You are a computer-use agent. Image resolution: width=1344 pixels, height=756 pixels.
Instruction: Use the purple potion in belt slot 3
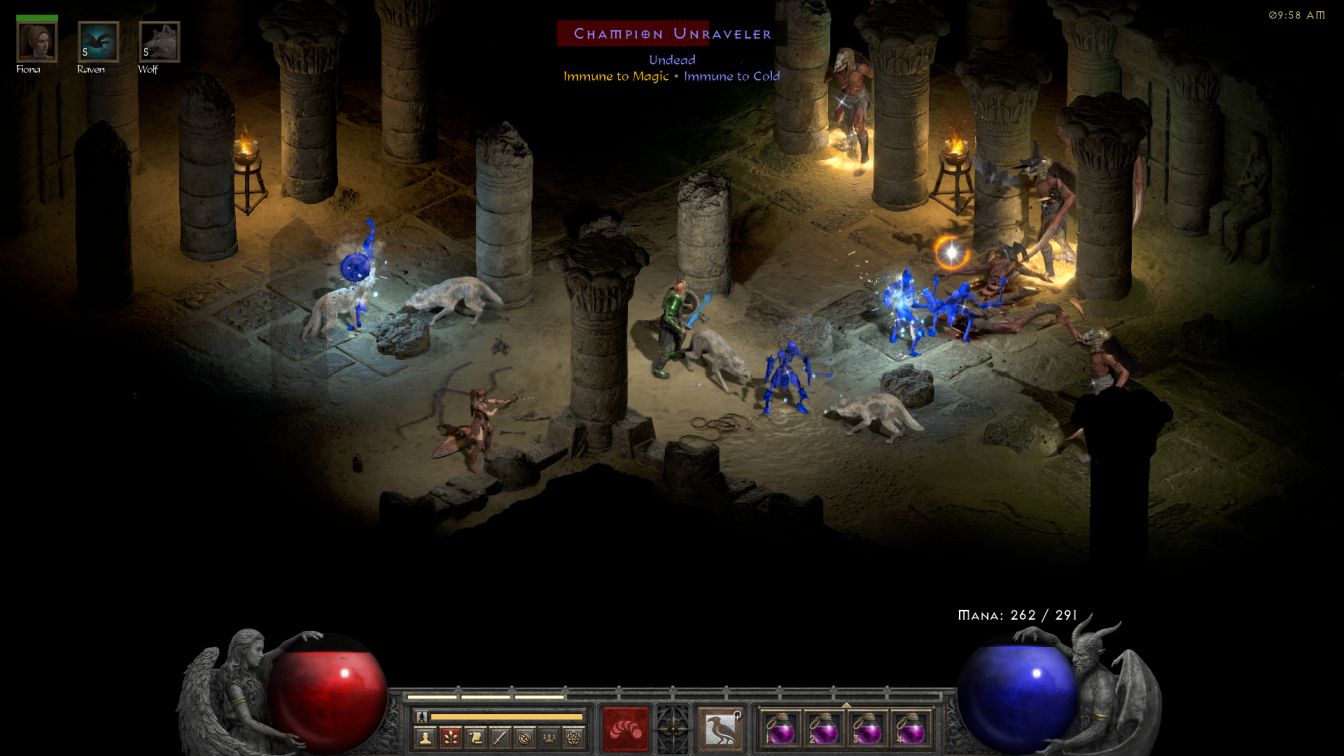[867, 728]
